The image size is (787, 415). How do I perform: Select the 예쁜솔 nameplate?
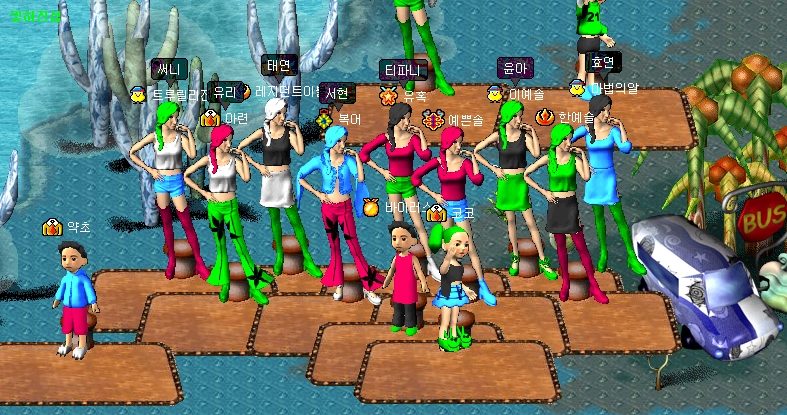[x=465, y=120]
